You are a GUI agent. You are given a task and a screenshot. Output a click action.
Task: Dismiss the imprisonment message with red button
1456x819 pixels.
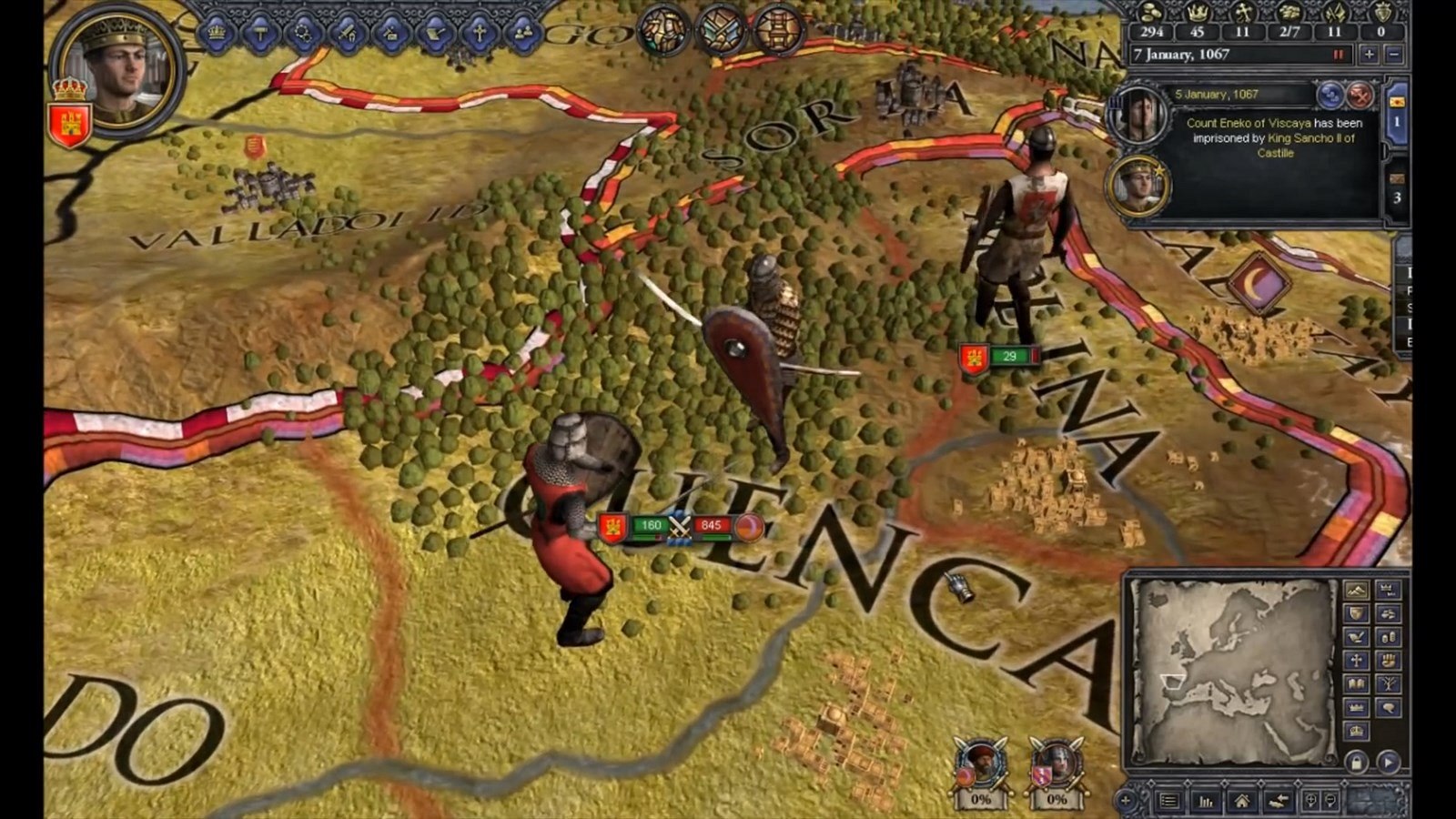tap(1360, 94)
